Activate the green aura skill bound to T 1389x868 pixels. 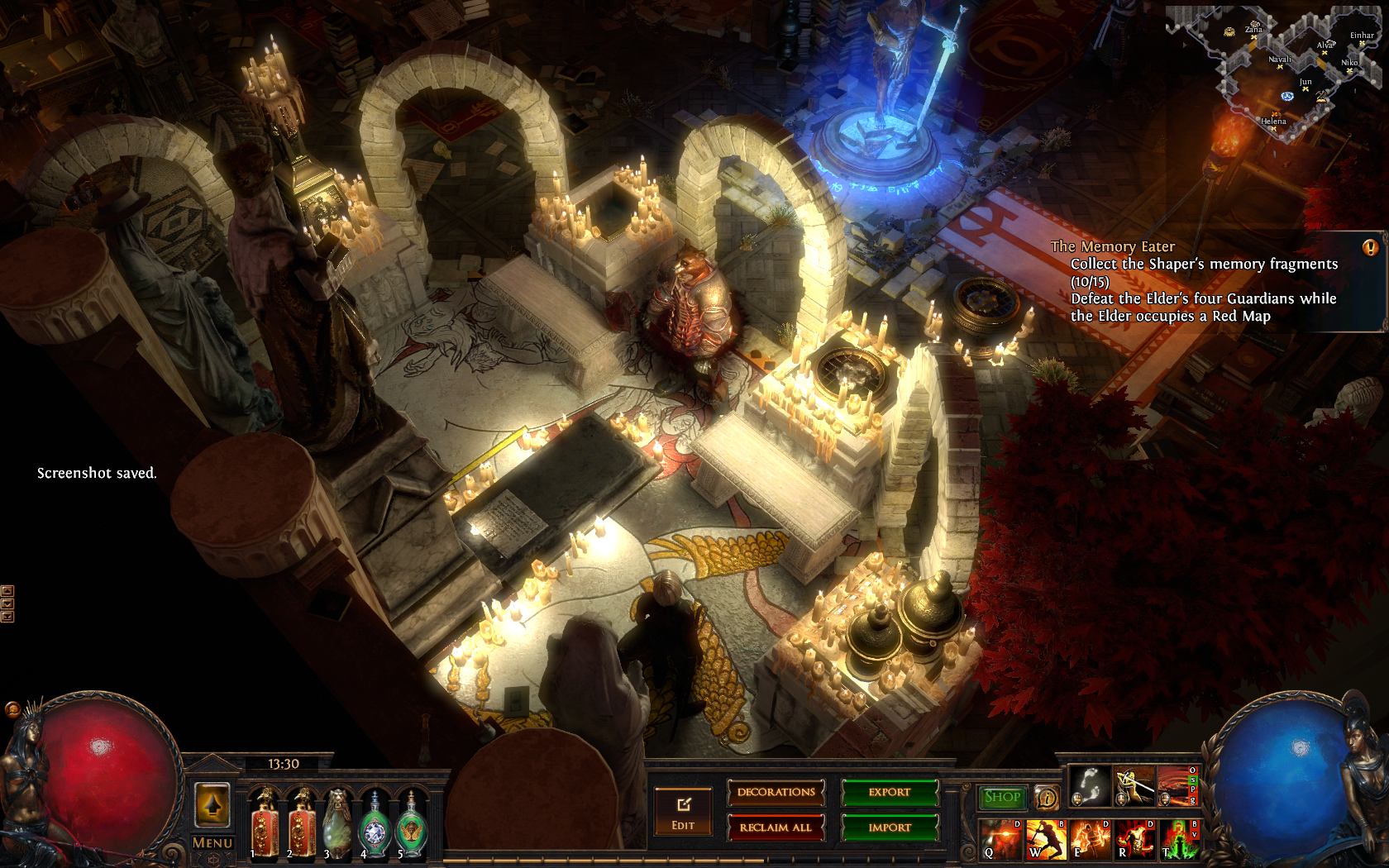pos(1179,839)
